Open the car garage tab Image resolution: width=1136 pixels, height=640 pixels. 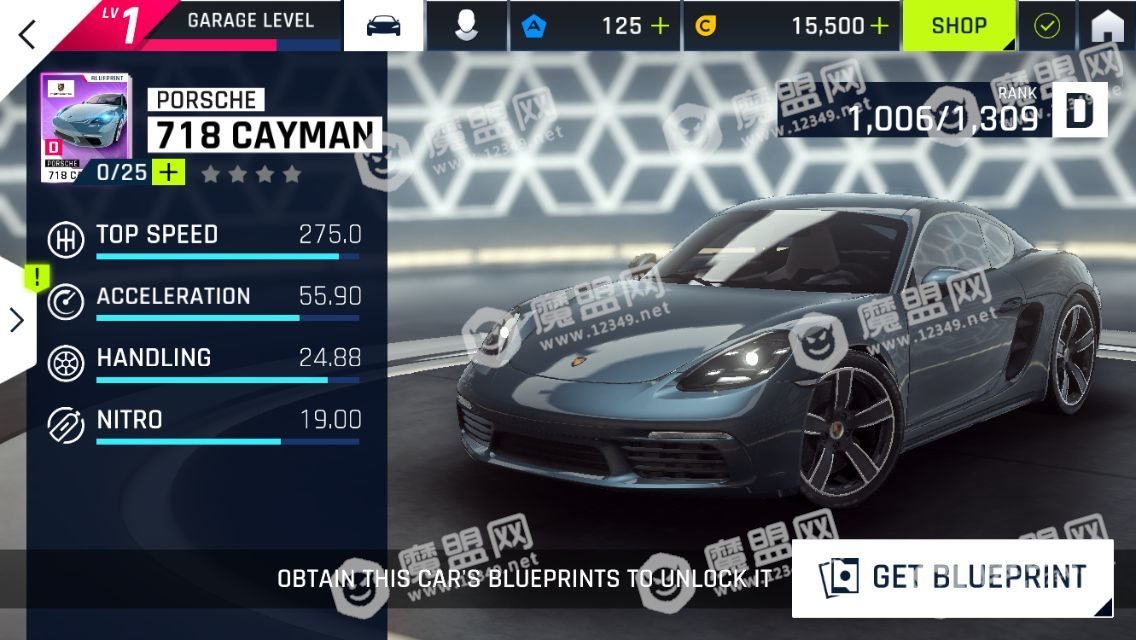383,26
